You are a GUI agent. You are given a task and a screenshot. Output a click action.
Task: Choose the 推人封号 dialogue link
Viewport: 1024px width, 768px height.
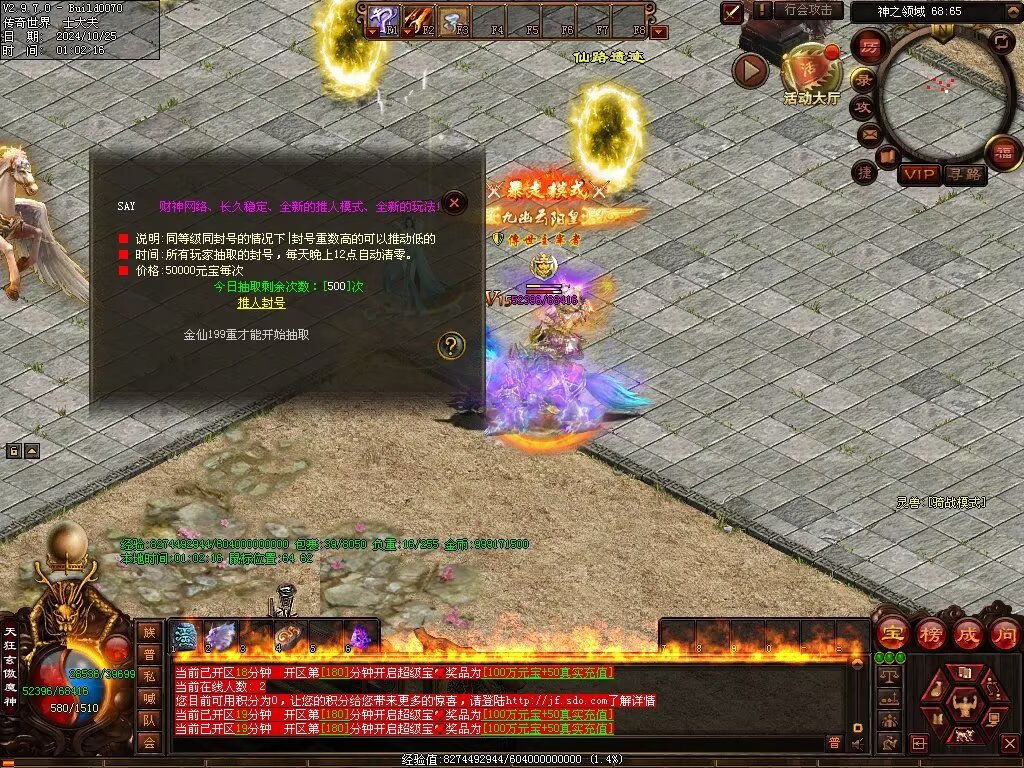tap(261, 303)
